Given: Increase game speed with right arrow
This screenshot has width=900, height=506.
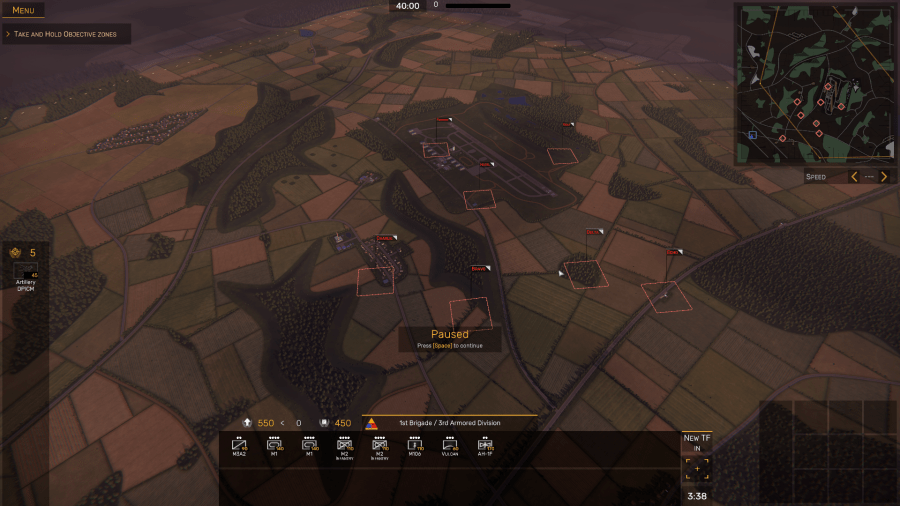Looking at the screenshot, I should pos(883,177).
